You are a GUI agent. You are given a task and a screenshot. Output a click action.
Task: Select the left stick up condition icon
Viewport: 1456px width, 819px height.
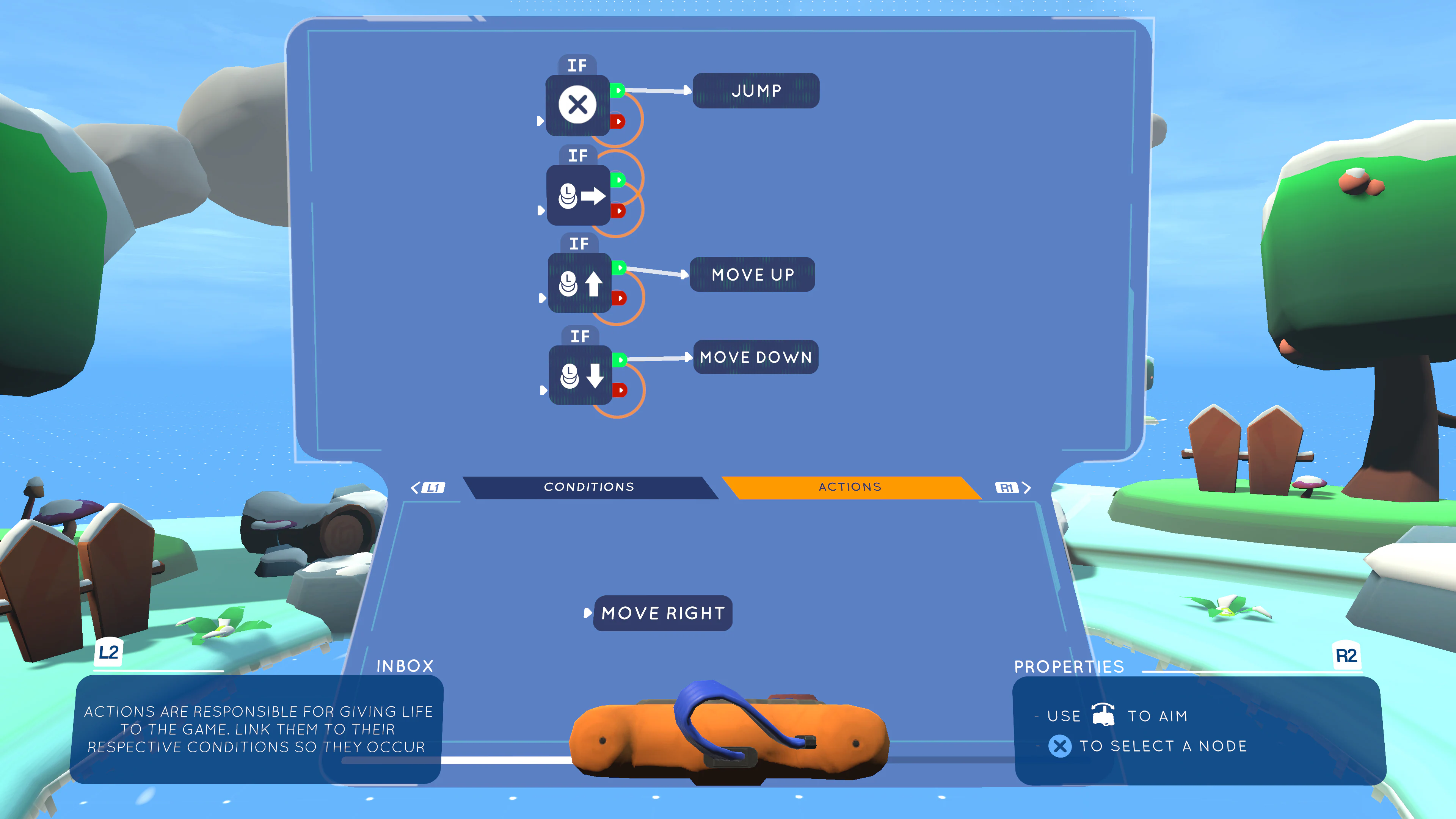[580, 283]
